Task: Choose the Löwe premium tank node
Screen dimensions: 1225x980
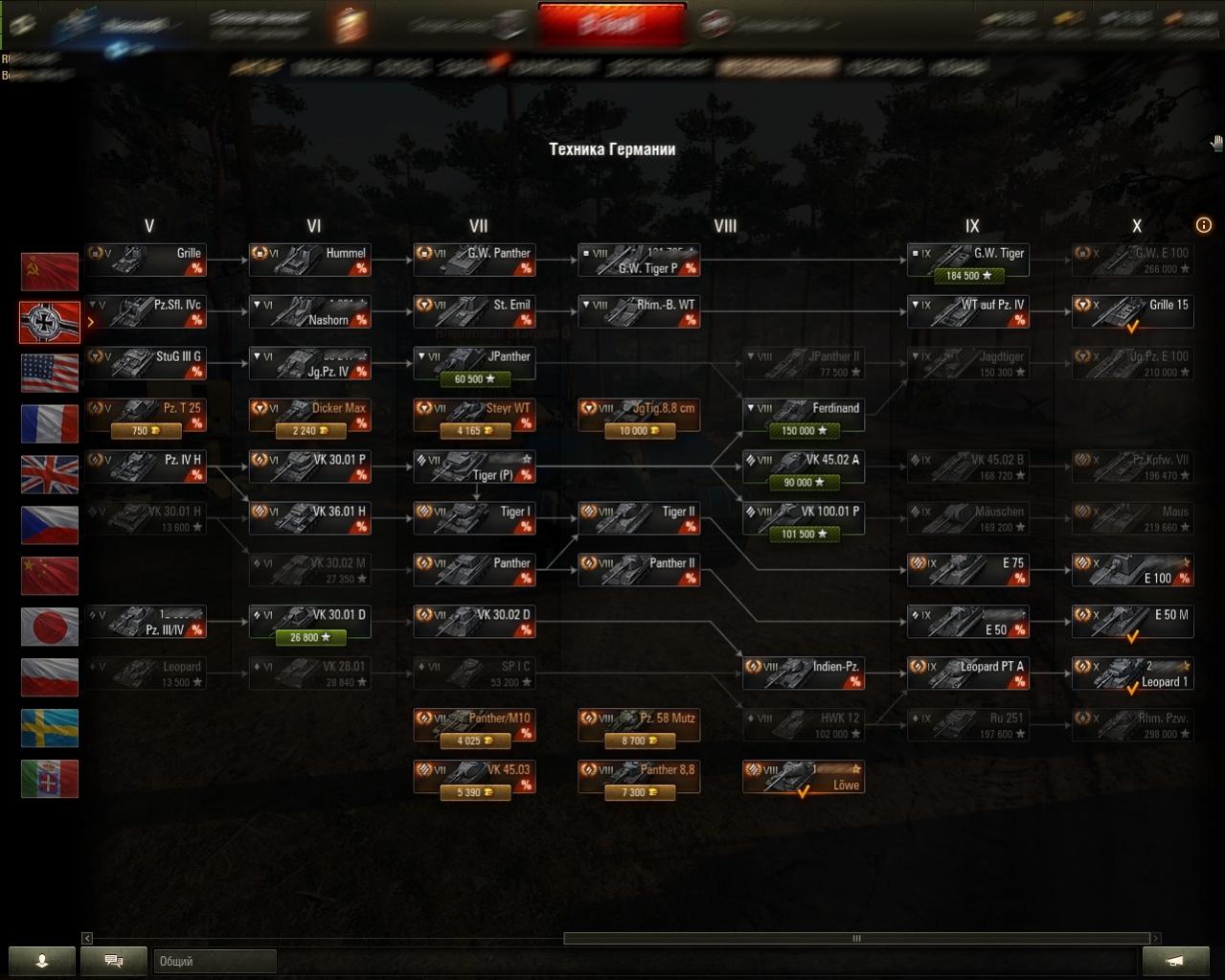Action: point(803,778)
